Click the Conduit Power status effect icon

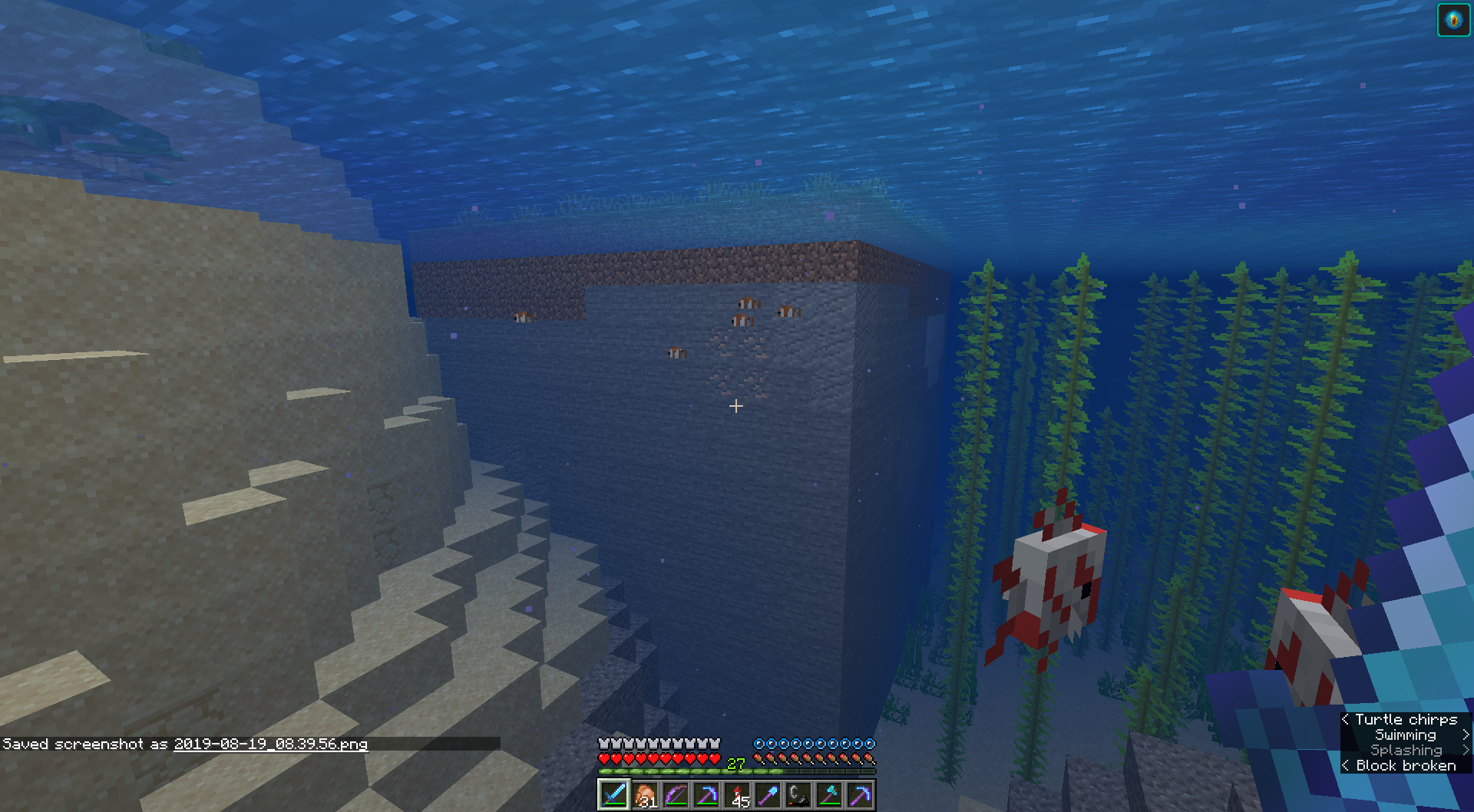point(1453,21)
